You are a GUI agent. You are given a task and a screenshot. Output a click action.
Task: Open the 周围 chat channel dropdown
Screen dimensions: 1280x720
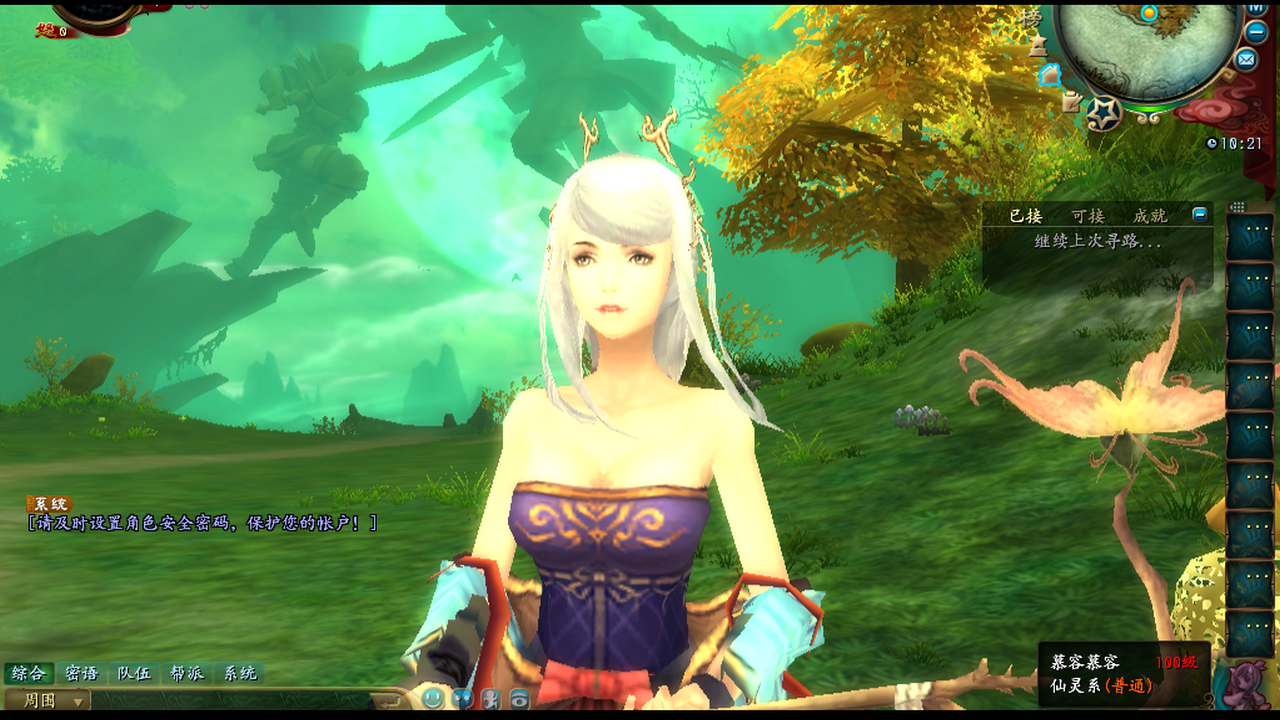tap(48, 700)
